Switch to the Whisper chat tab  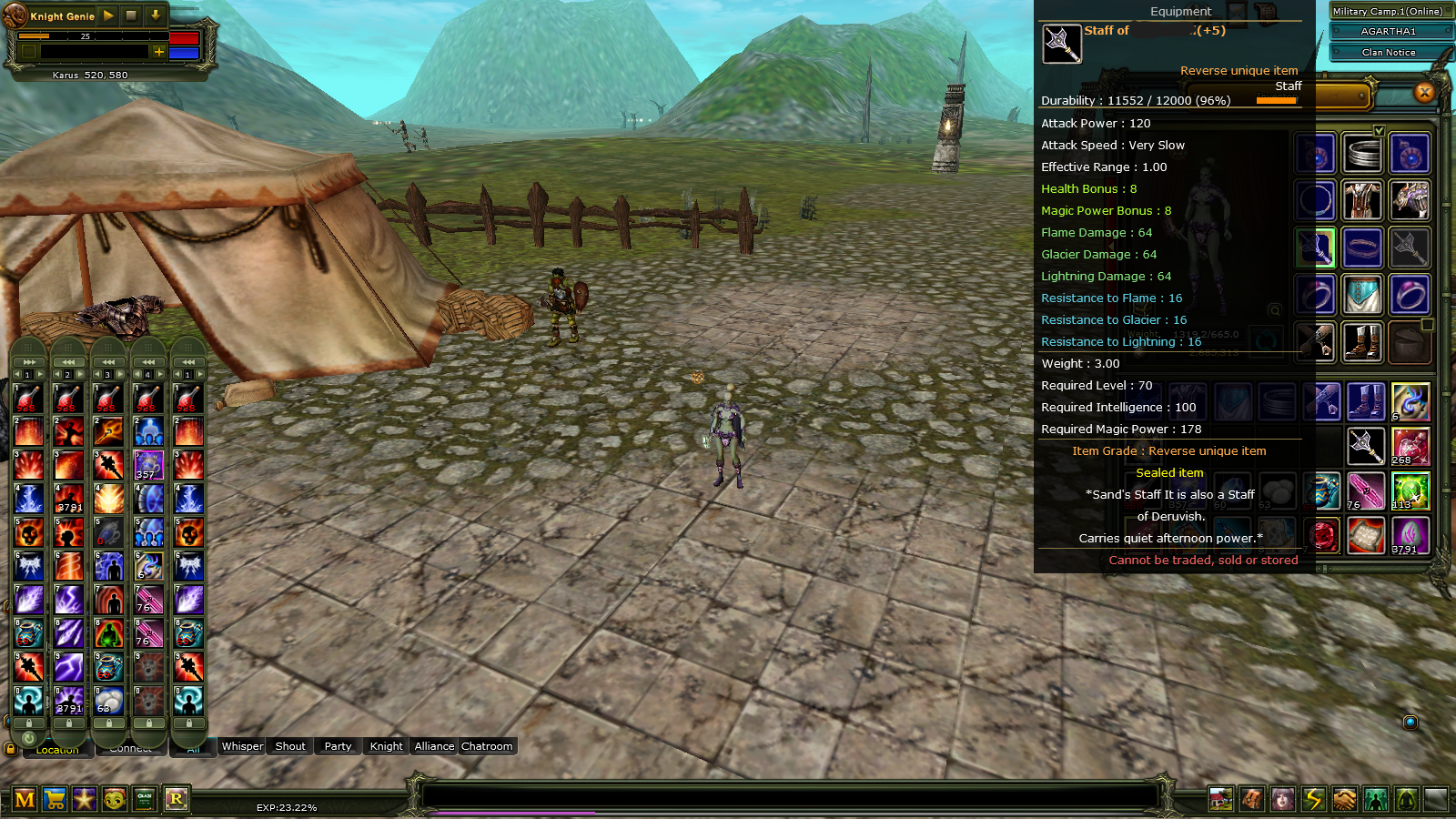click(x=243, y=746)
